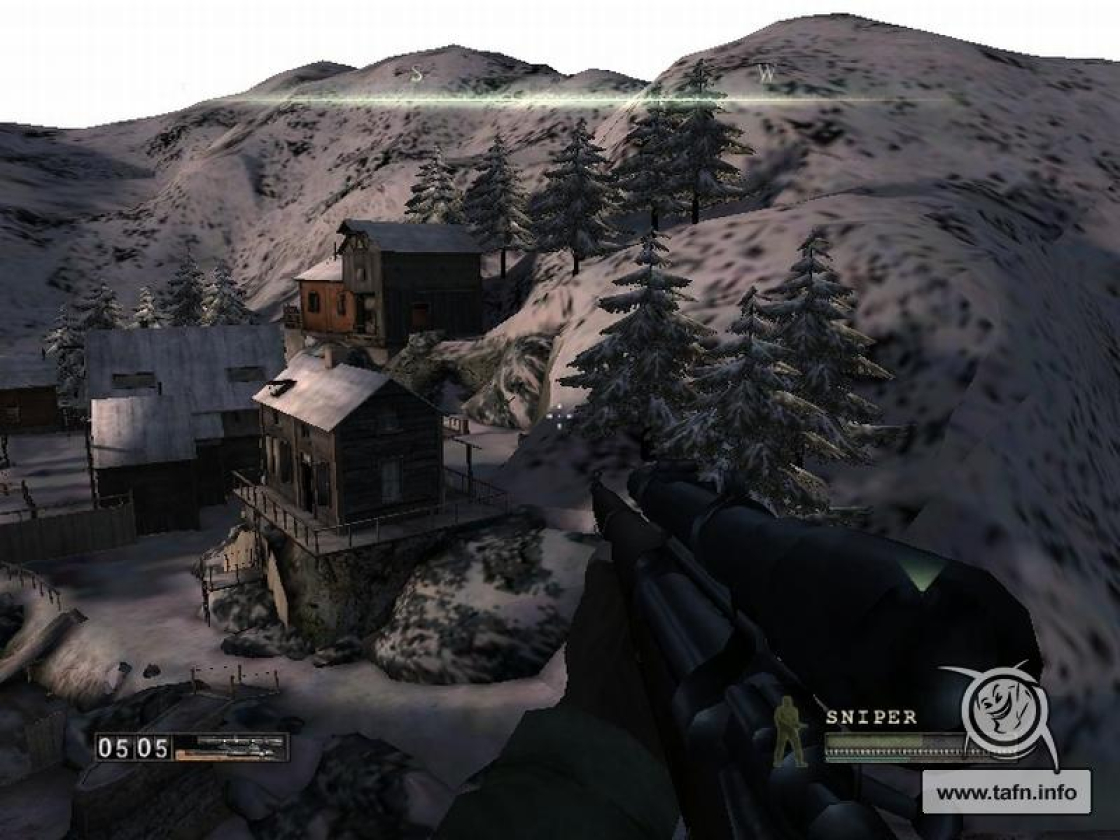Click the standing soldier stance icon
Image resolution: width=1120 pixels, height=840 pixels.
(791, 731)
